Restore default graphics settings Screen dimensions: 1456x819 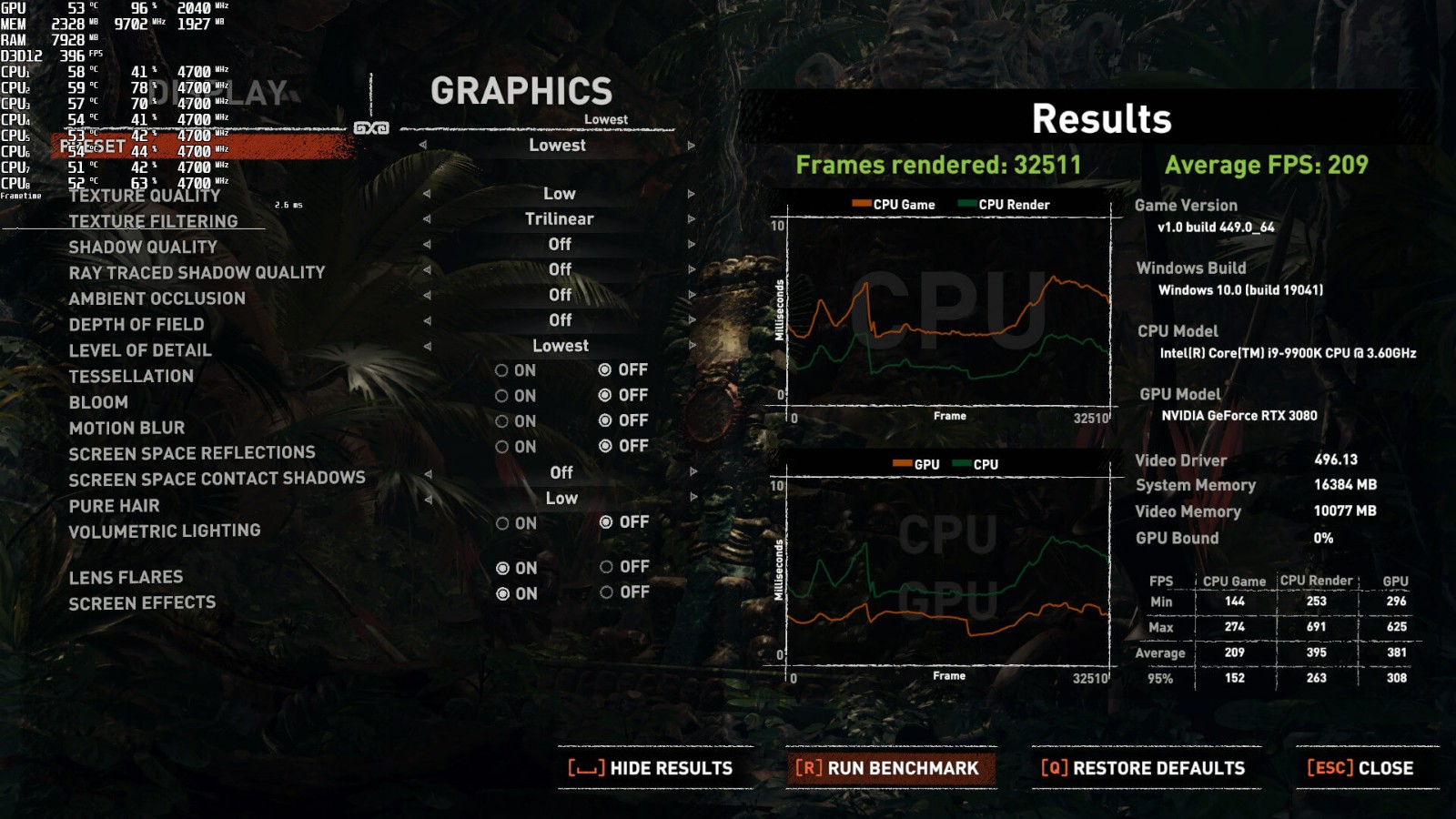(x=1143, y=768)
